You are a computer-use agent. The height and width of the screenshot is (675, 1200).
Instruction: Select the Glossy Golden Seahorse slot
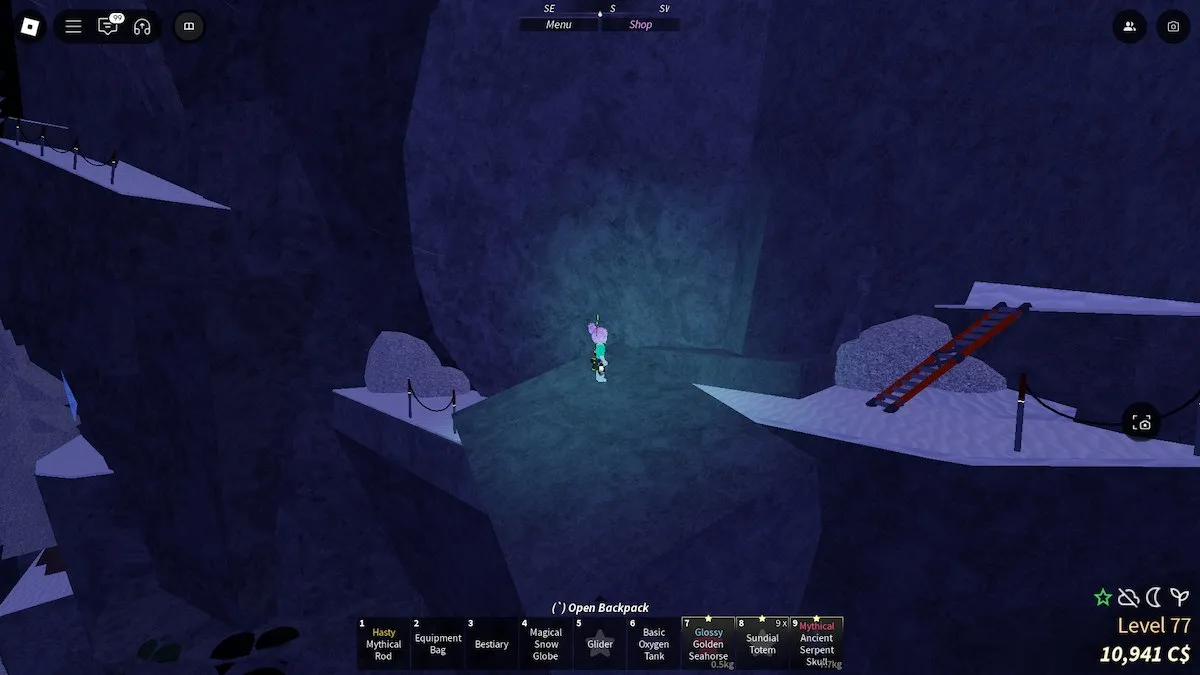tap(708, 643)
